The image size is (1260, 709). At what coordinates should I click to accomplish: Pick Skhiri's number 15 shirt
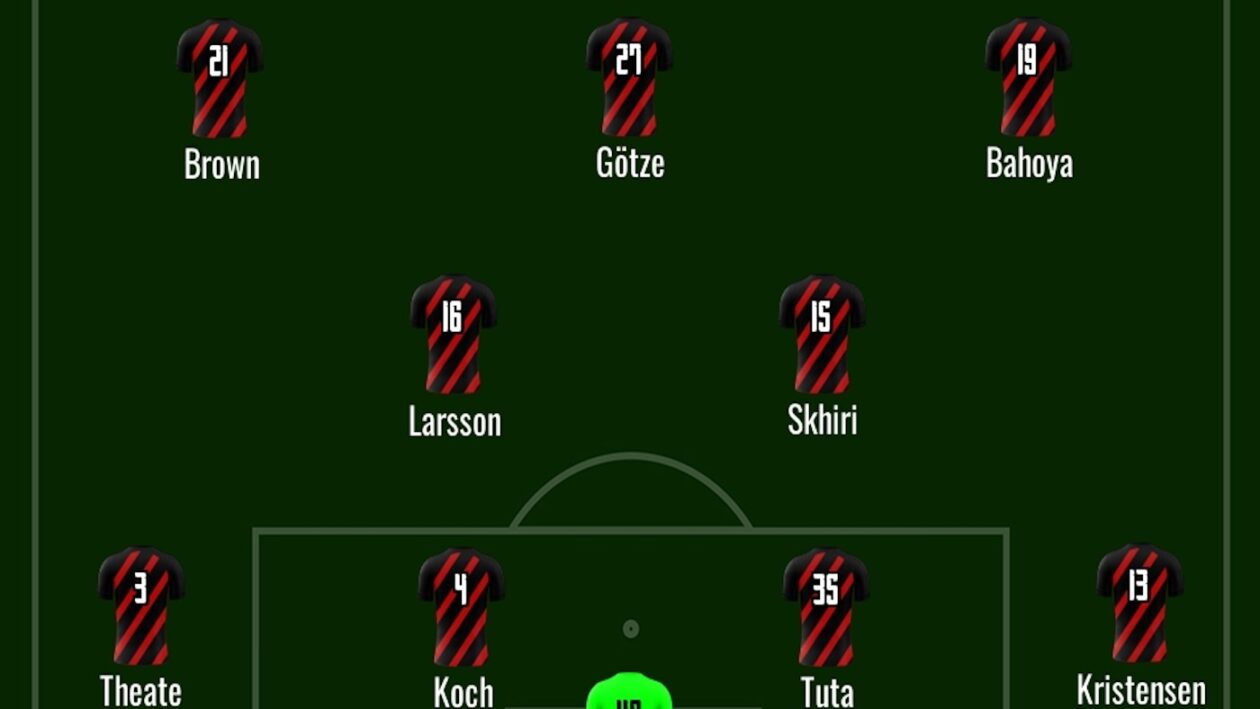822,334
